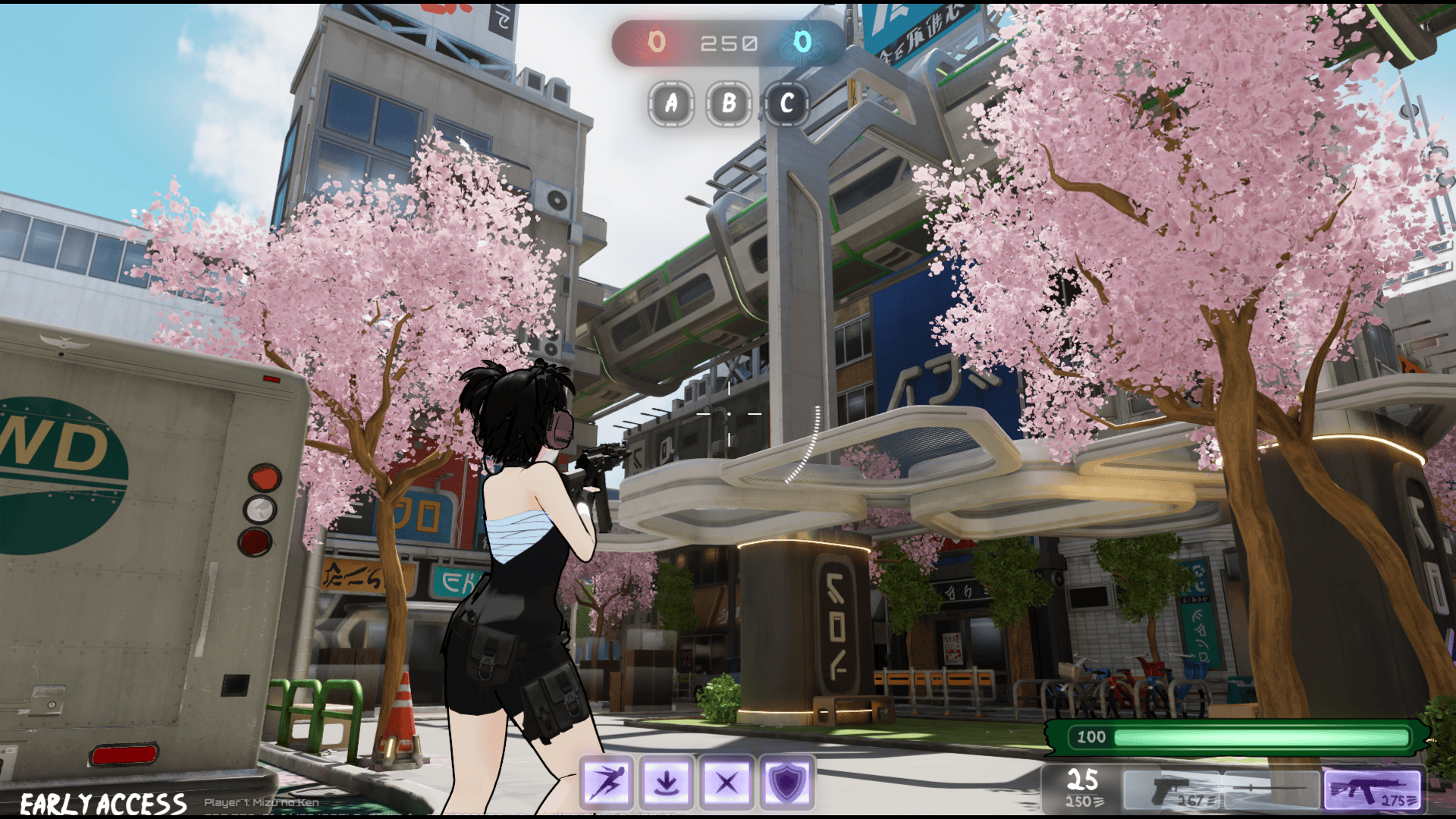Use the downward arrow landing ability
Viewport: 1456px width, 819px height.
point(667,782)
